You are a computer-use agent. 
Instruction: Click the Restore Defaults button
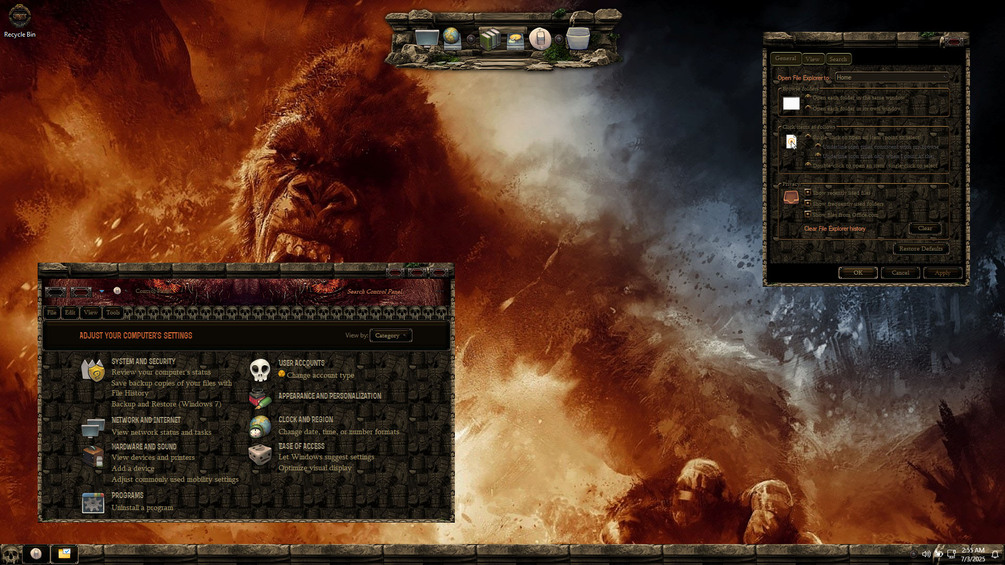click(920, 248)
